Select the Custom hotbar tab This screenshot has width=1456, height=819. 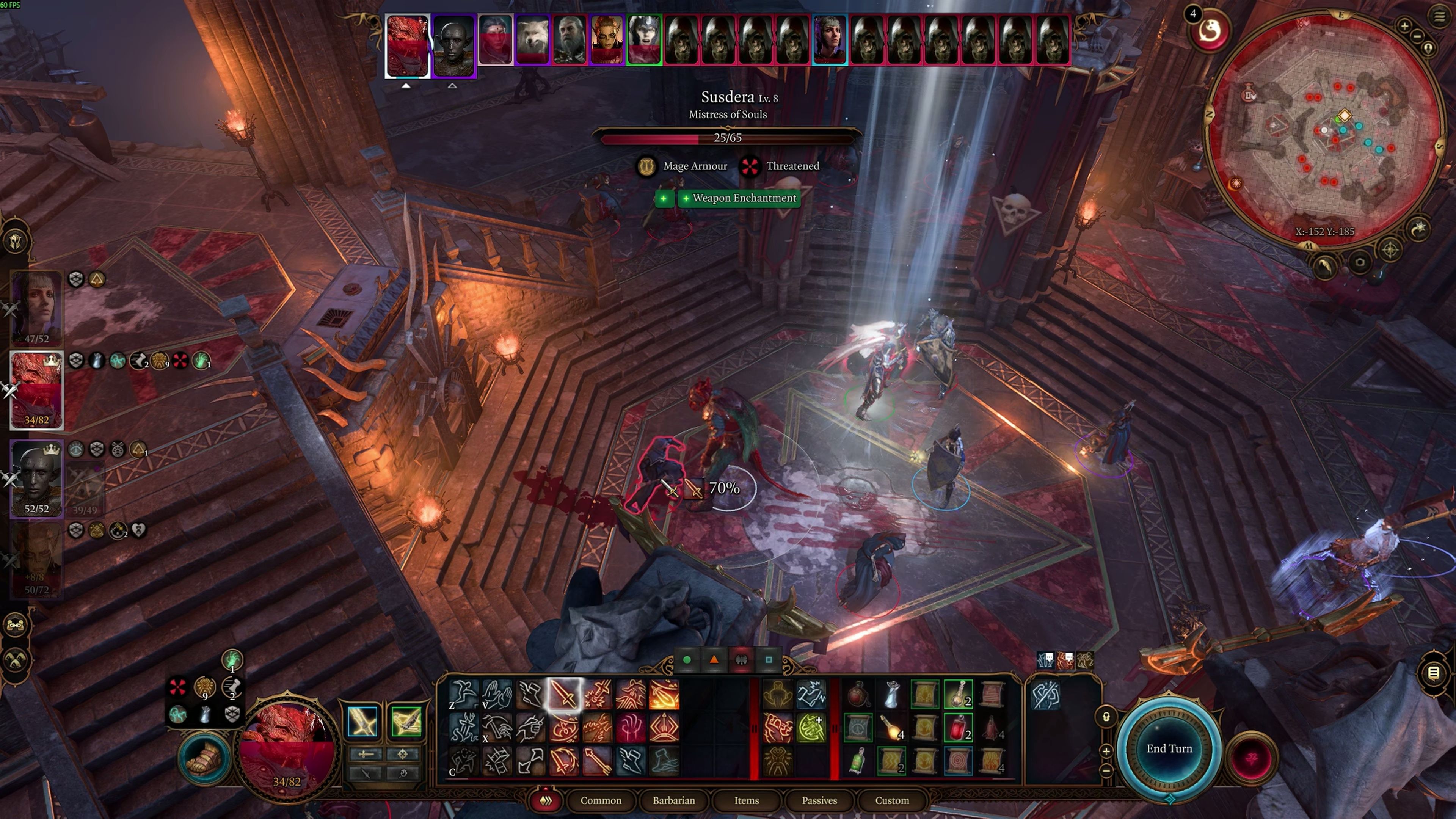891,800
